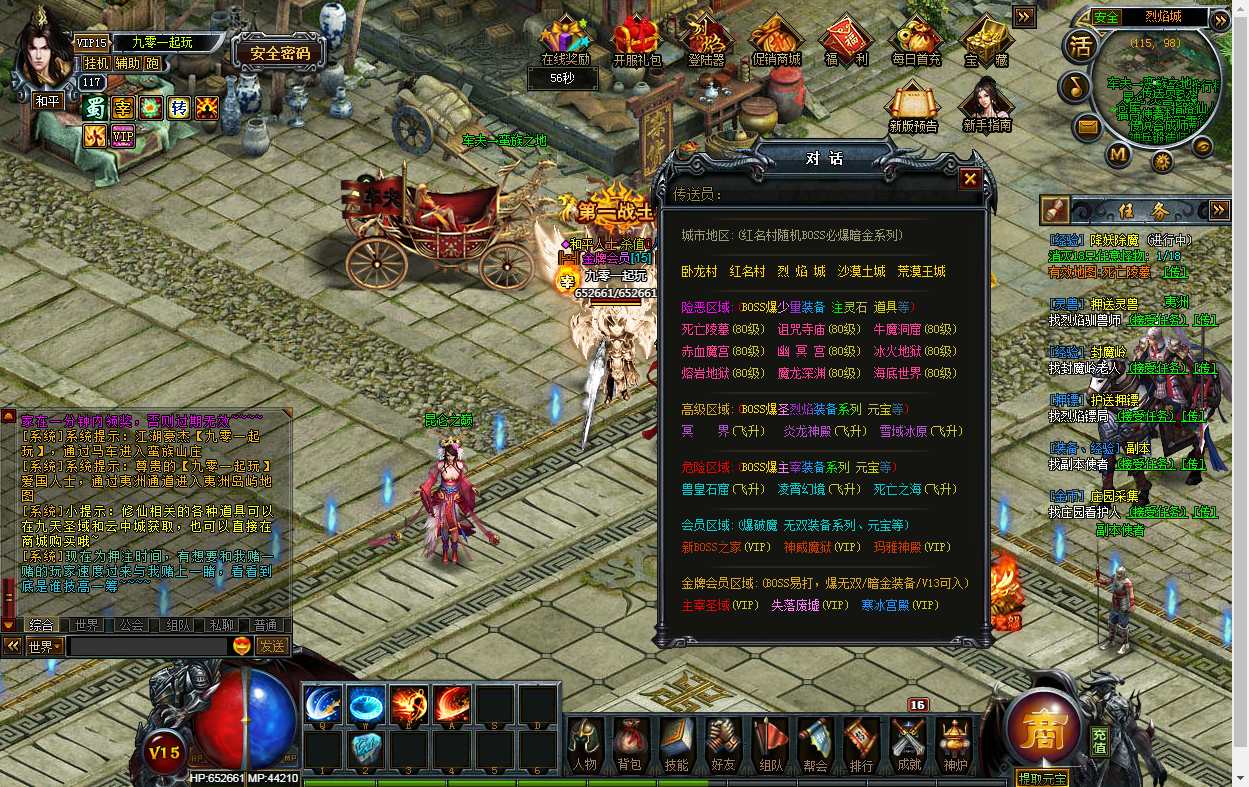Open the 每日首充 daily recharge icon
The width and height of the screenshot is (1249, 787).
(x=916, y=42)
